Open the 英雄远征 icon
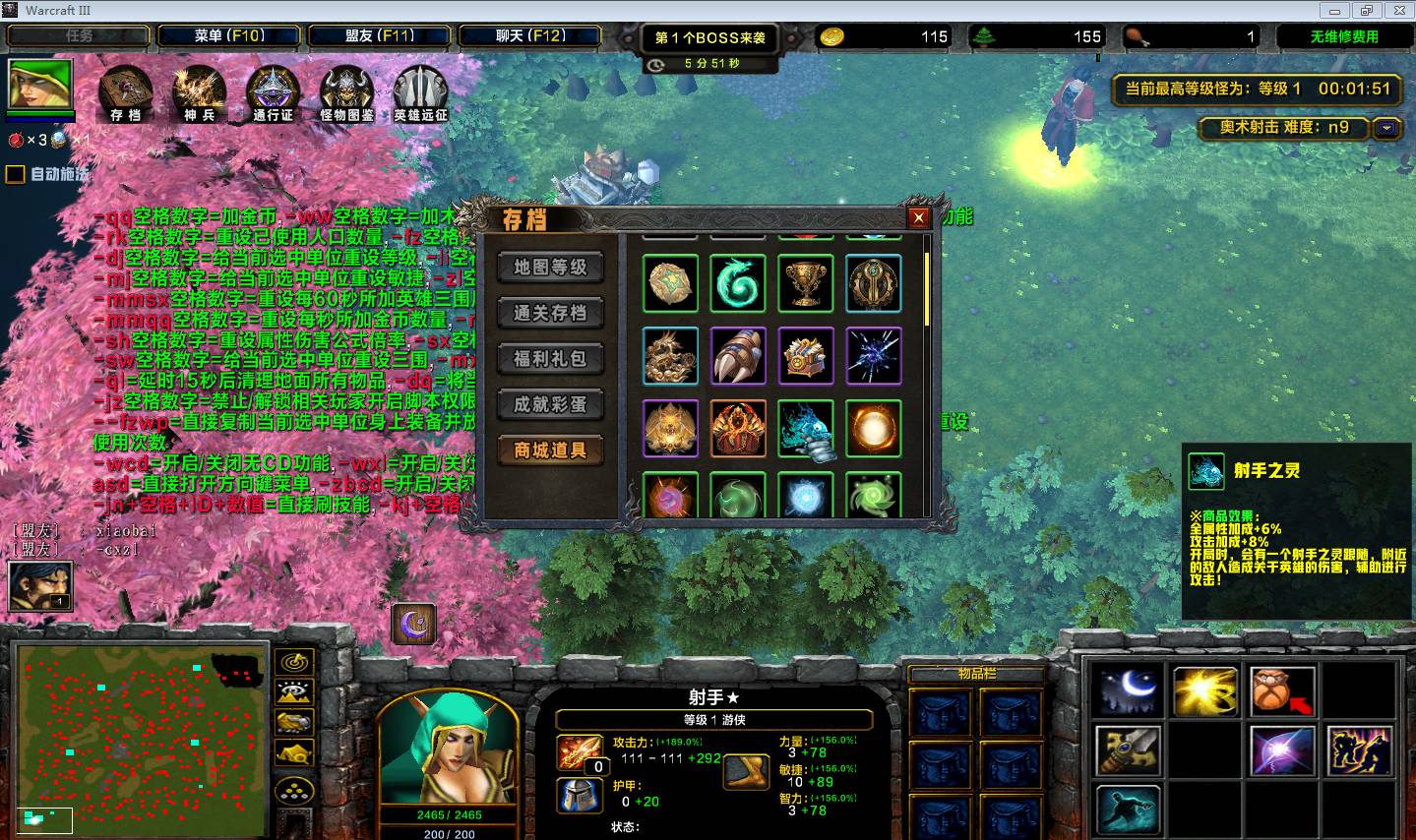The image size is (1416, 840). pyautogui.click(x=420, y=93)
